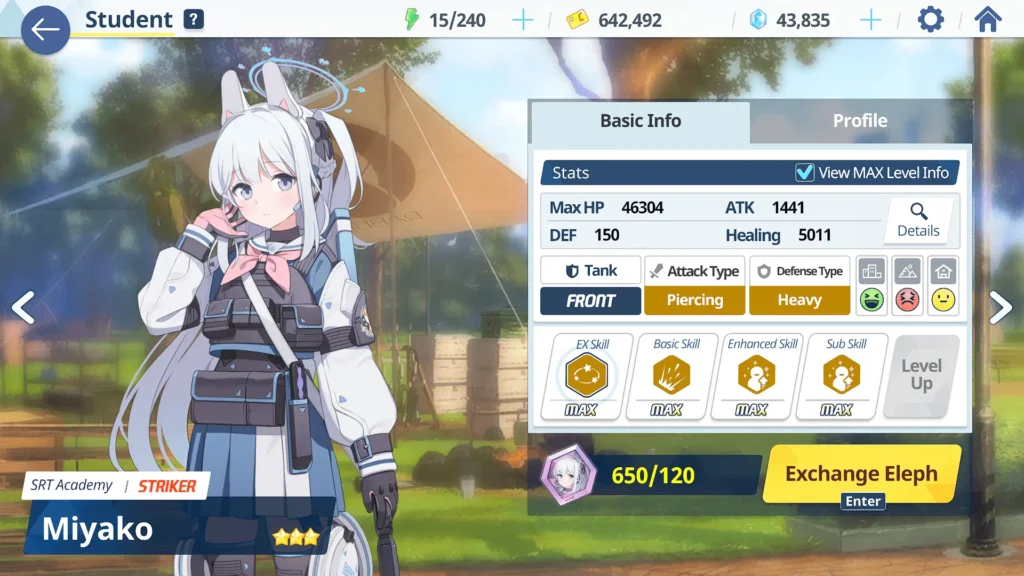Open the stats Details magnifier

tap(918, 220)
